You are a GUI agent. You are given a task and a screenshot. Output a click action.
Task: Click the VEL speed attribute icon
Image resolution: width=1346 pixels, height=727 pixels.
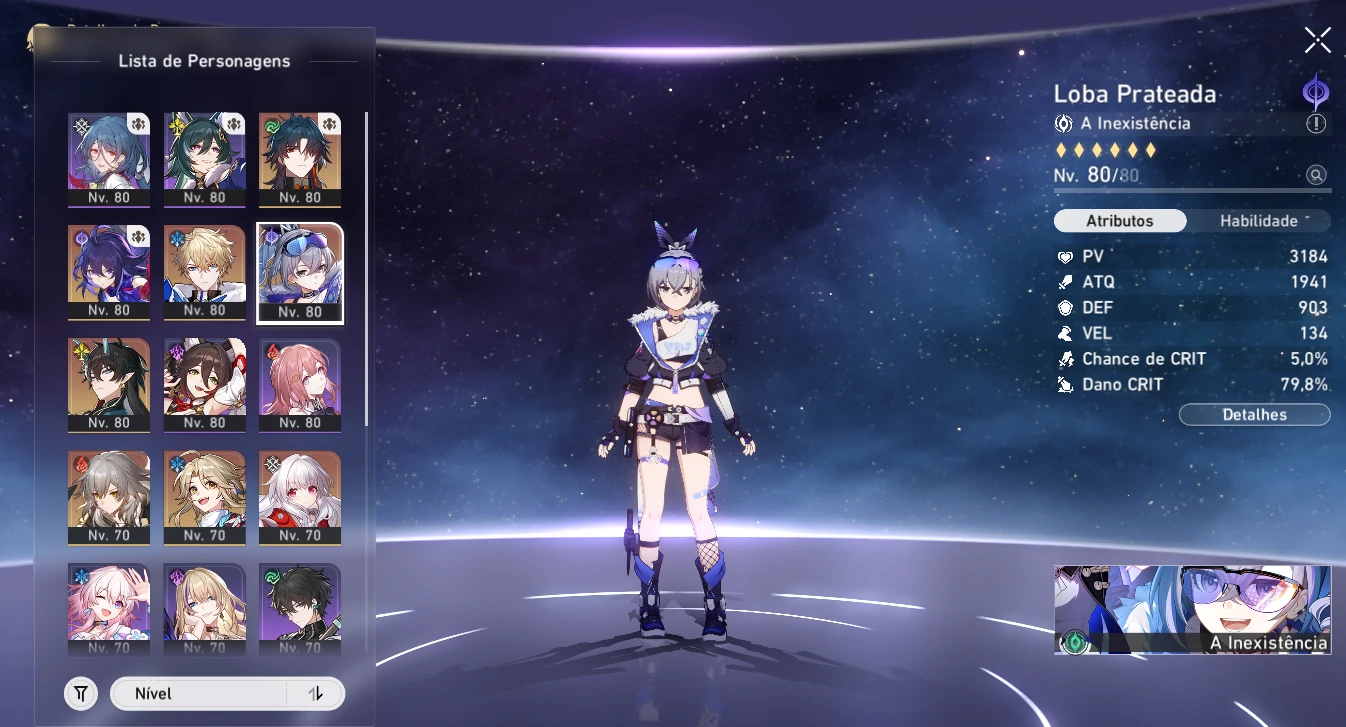coord(1065,333)
